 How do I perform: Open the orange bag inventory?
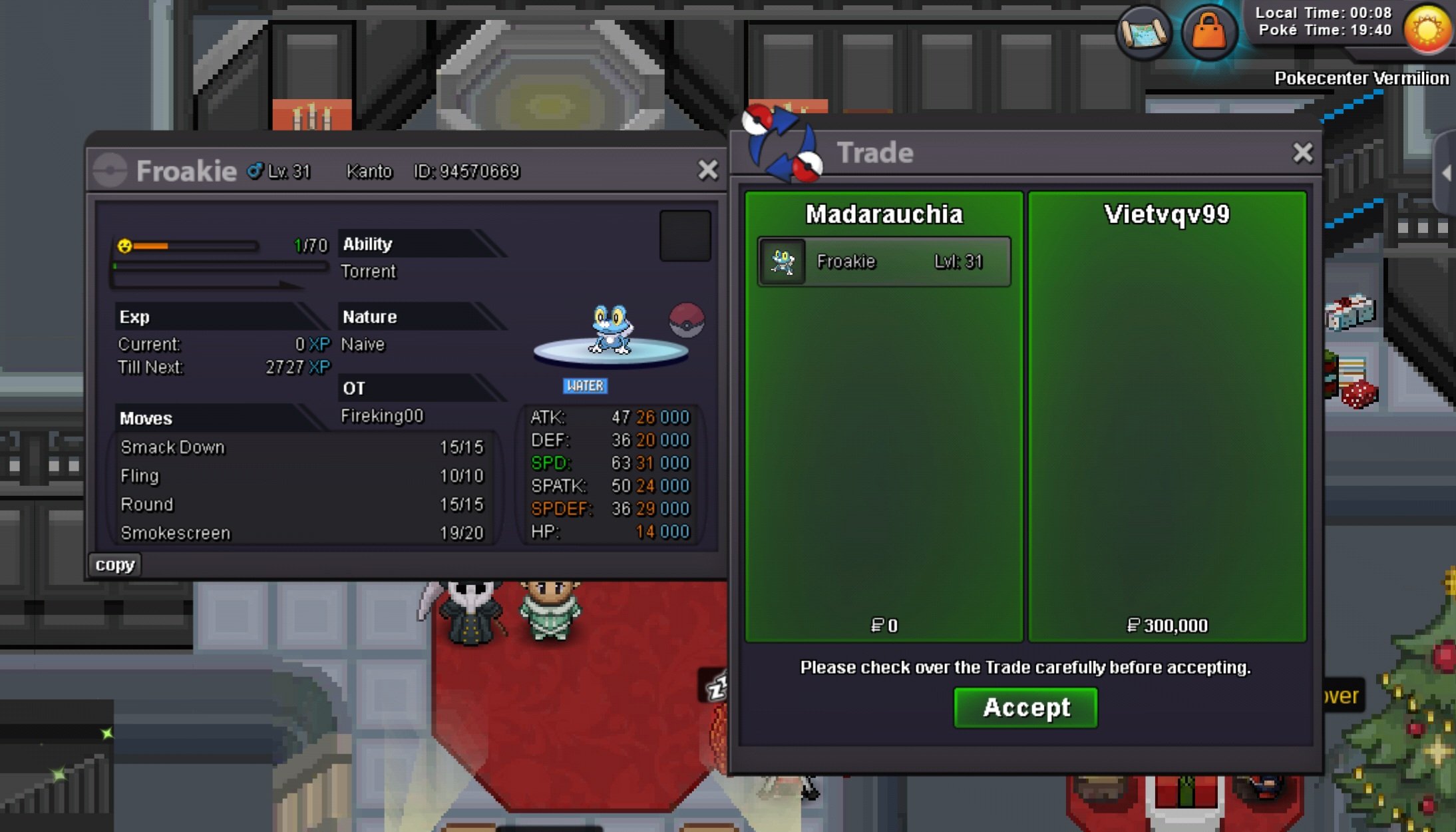[1208, 31]
